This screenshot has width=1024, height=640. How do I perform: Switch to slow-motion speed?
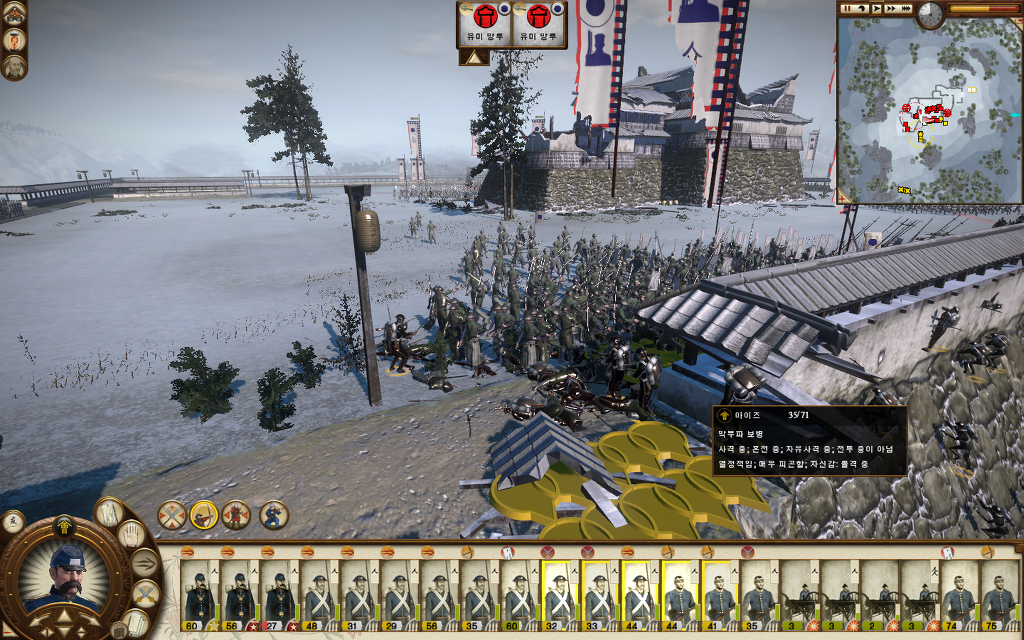[862, 8]
